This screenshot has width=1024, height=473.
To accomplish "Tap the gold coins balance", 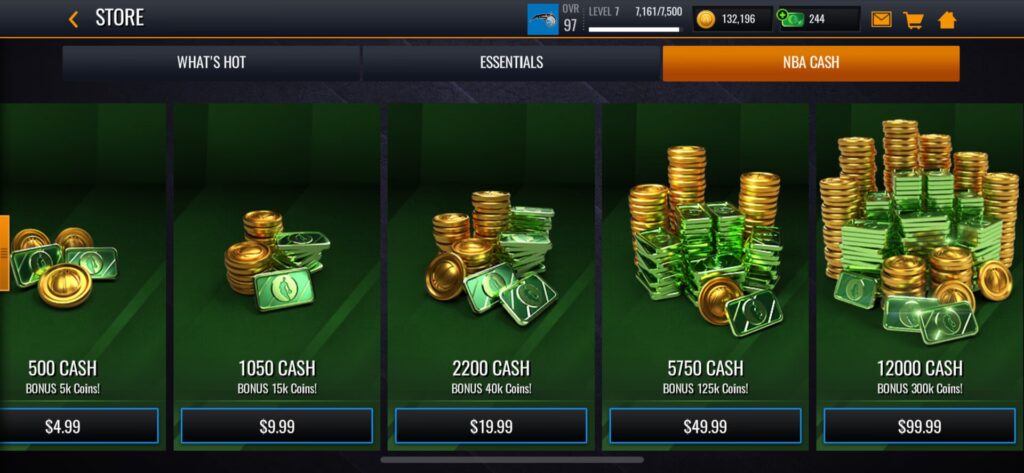I will point(733,19).
